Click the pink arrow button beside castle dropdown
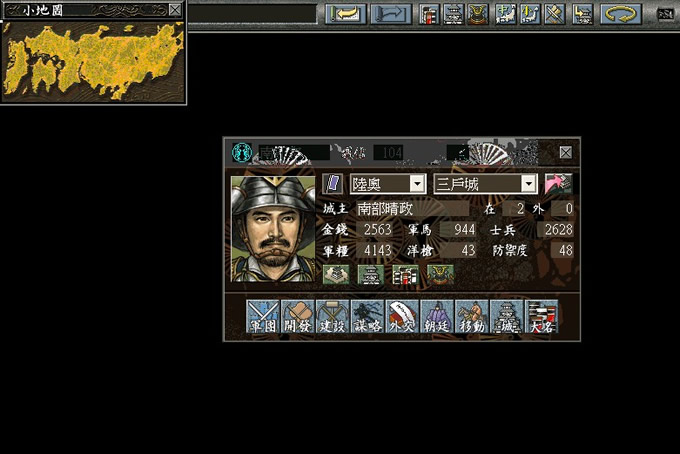The height and width of the screenshot is (454, 680). coord(558,184)
